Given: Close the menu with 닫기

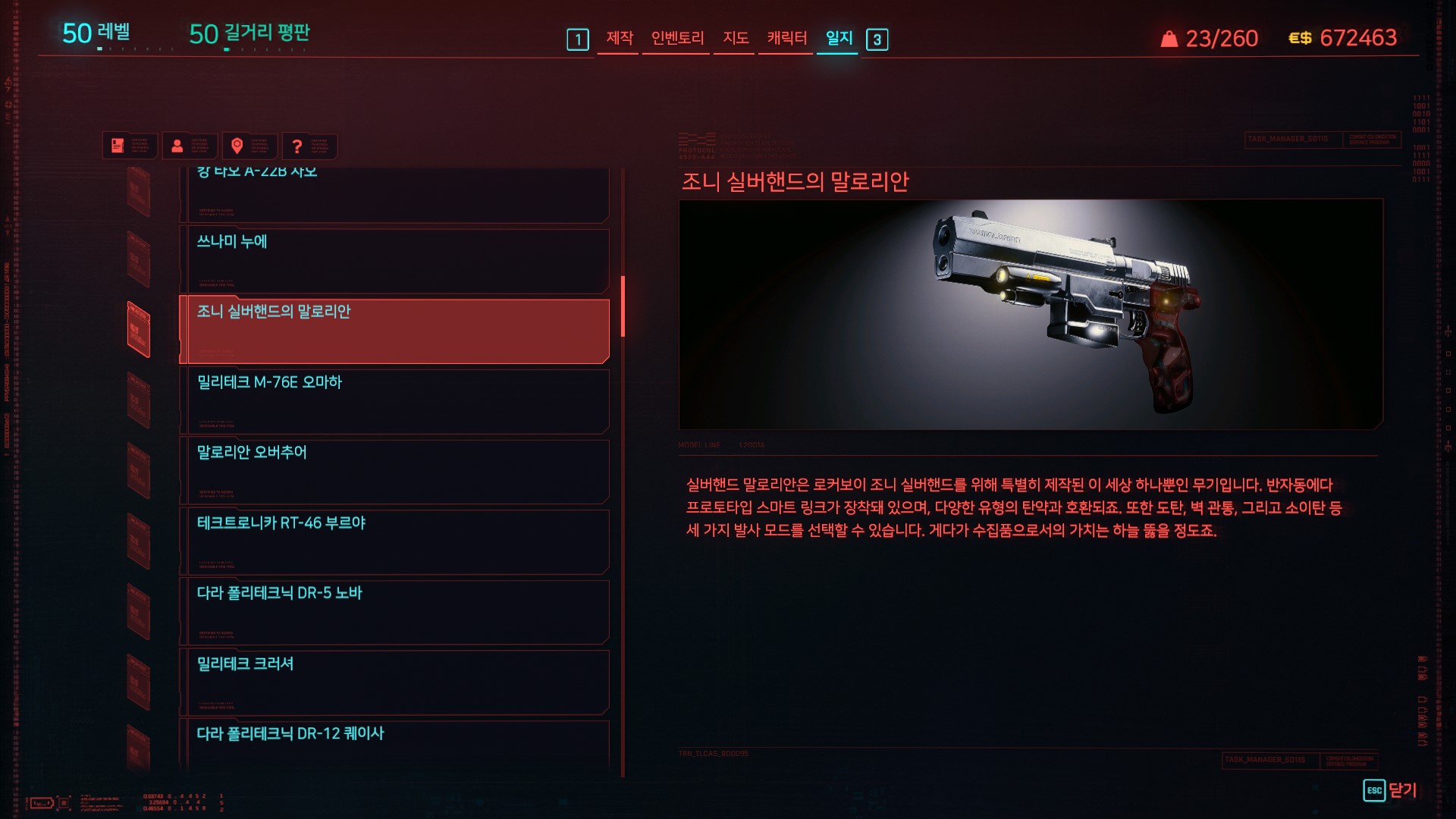Looking at the screenshot, I should [1390, 790].
